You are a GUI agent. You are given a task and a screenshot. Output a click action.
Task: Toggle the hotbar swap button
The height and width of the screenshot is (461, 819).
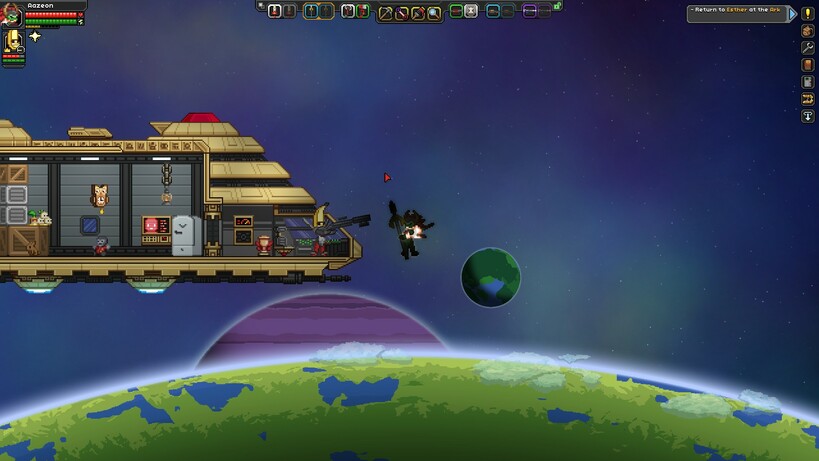(261, 6)
